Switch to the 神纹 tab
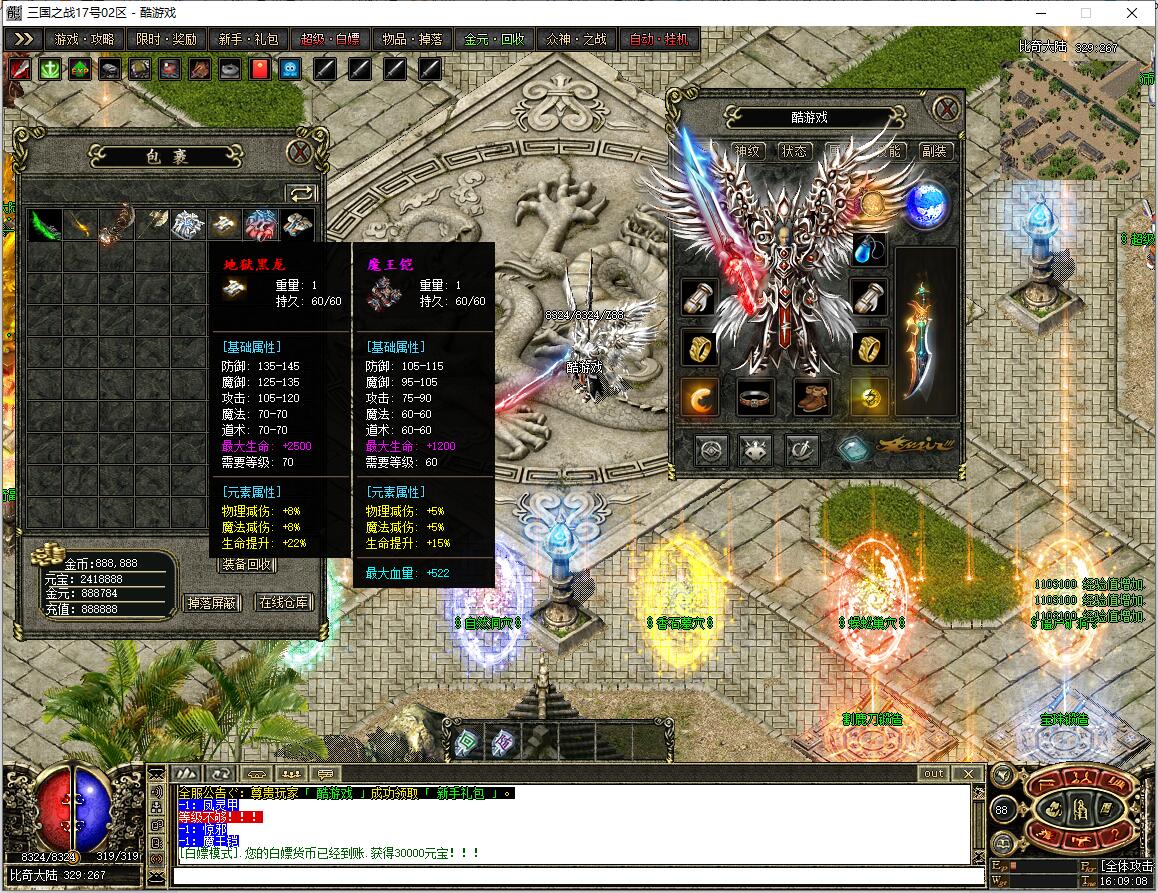Image resolution: width=1158 pixels, height=893 pixels. [748, 151]
